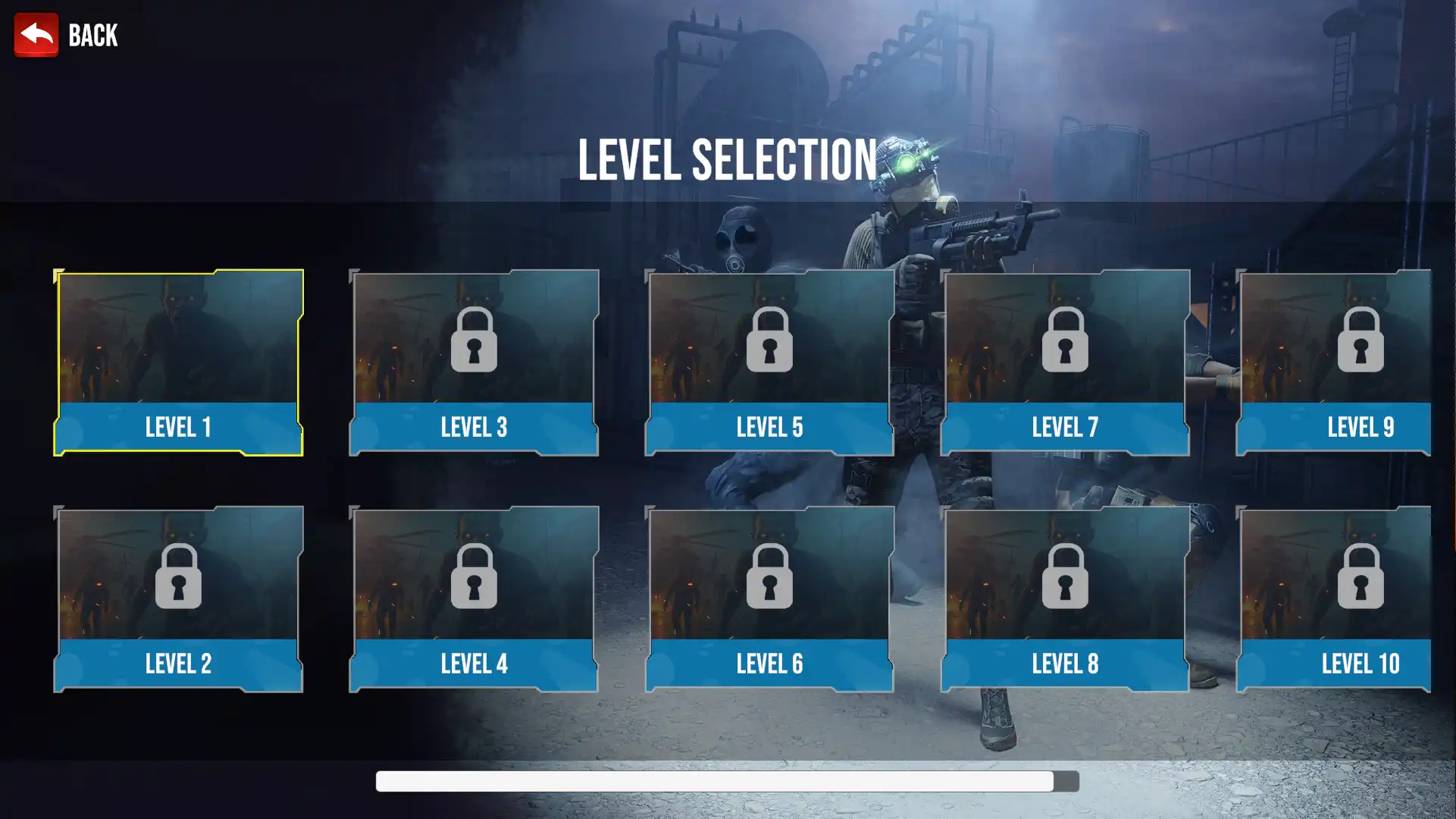Choose the locked Level 2 tile
The width and height of the screenshot is (1456, 819).
tap(178, 599)
